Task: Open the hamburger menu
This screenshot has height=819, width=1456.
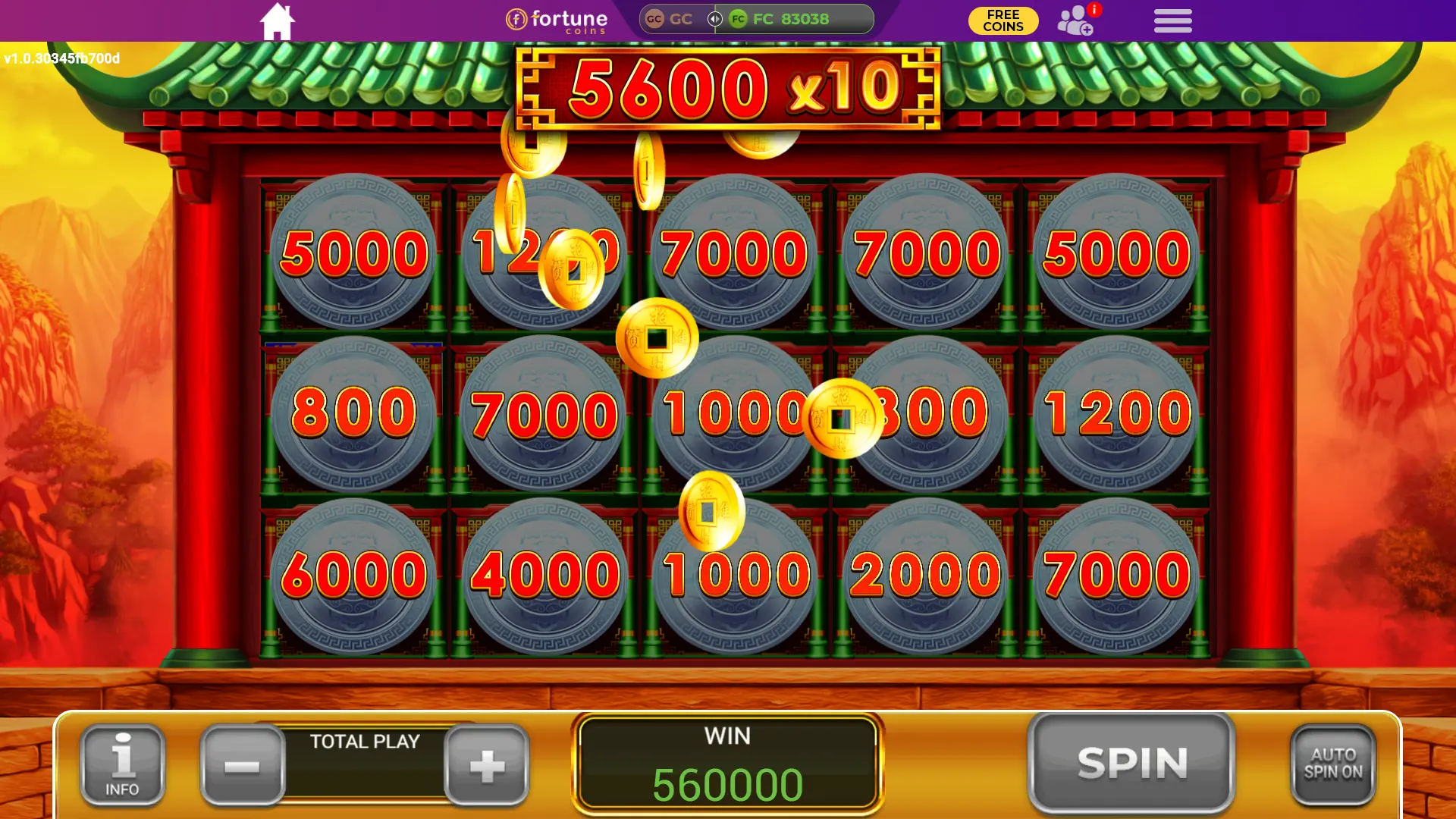Action: point(1172,20)
